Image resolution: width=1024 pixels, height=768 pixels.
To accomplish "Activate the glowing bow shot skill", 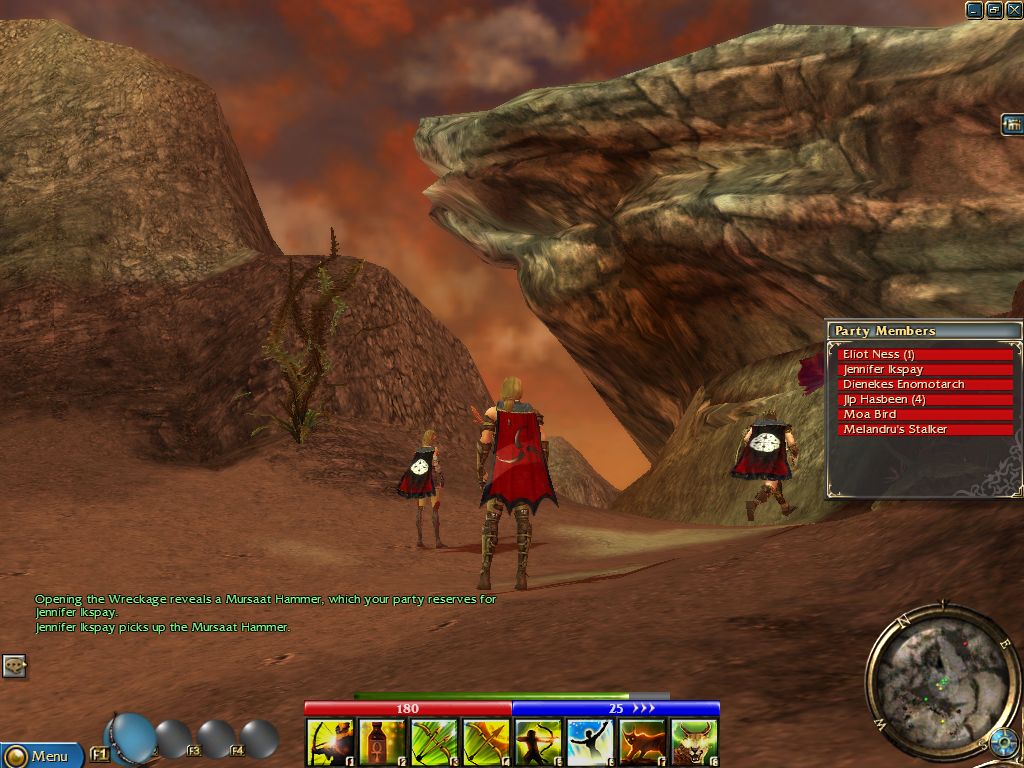I will tap(330, 742).
